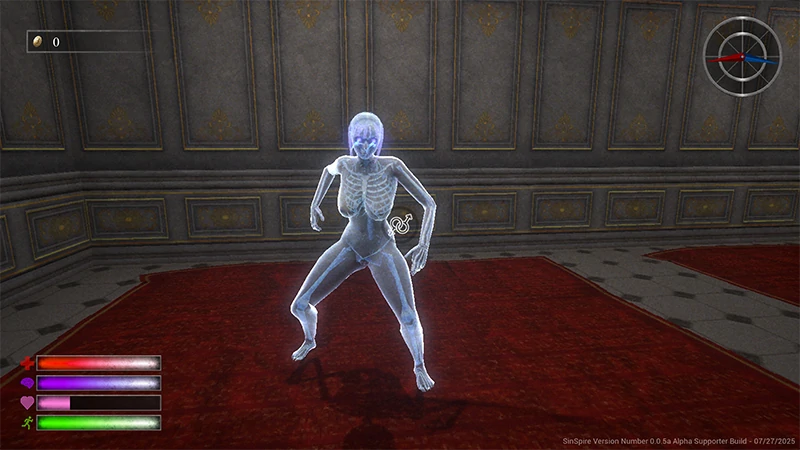800x450 pixels.
Task: Click the circular compass in the corner
Action: tap(742, 56)
